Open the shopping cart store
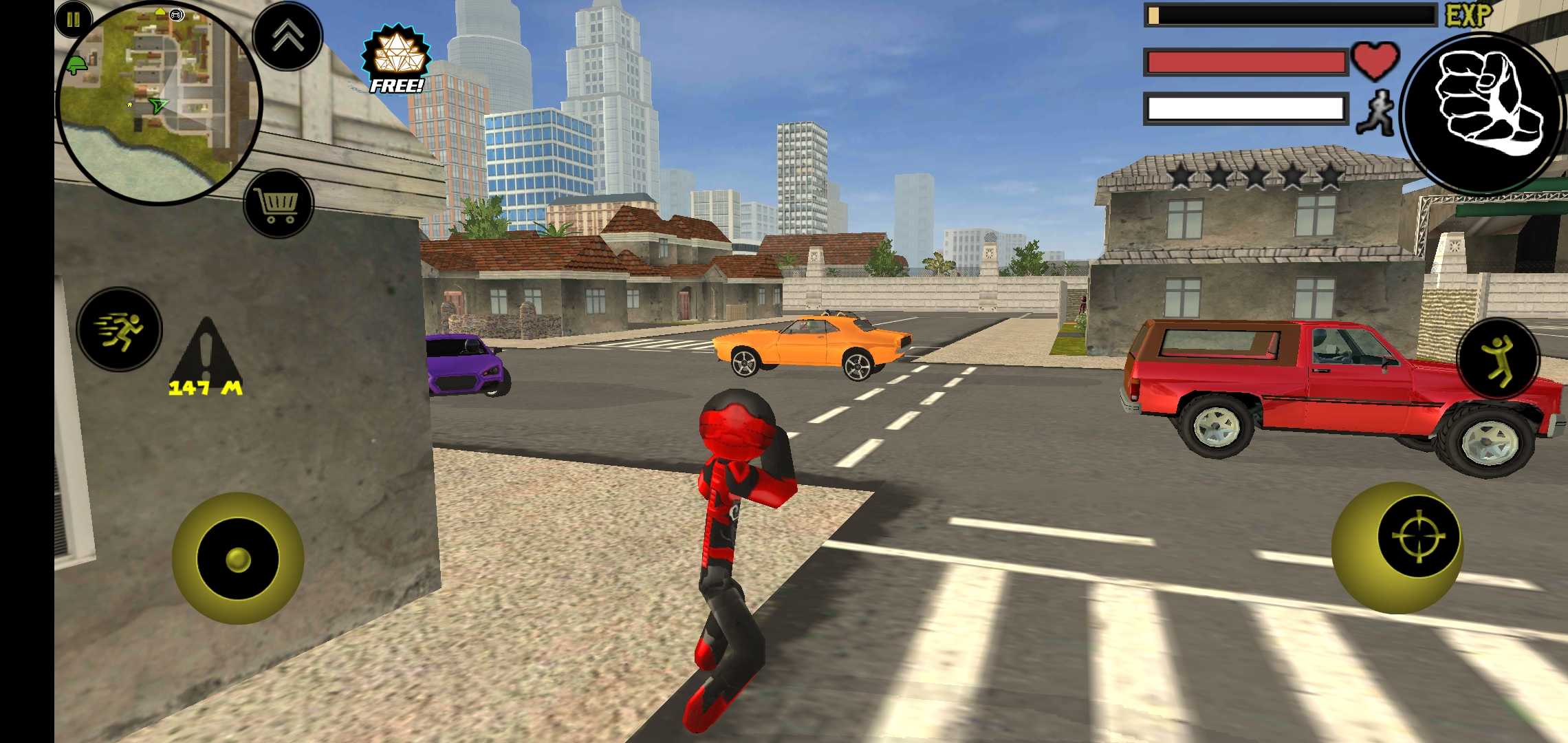This screenshot has width=1568, height=743. click(279, 204)
